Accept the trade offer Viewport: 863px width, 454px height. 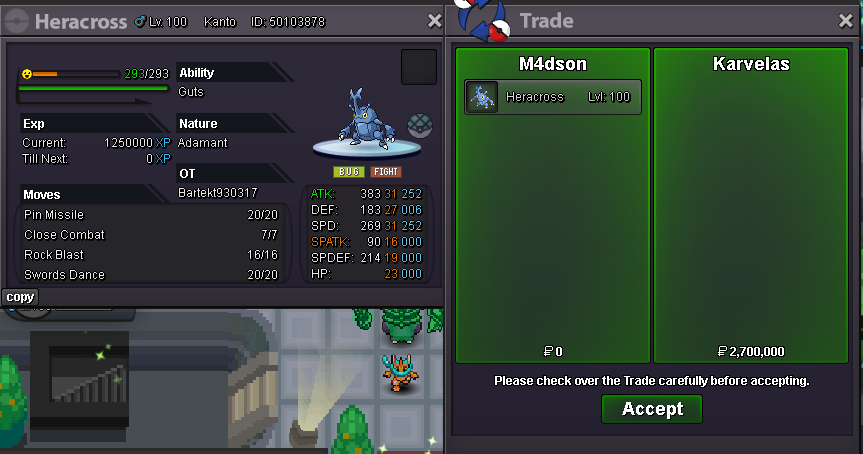tap(651, 408)
